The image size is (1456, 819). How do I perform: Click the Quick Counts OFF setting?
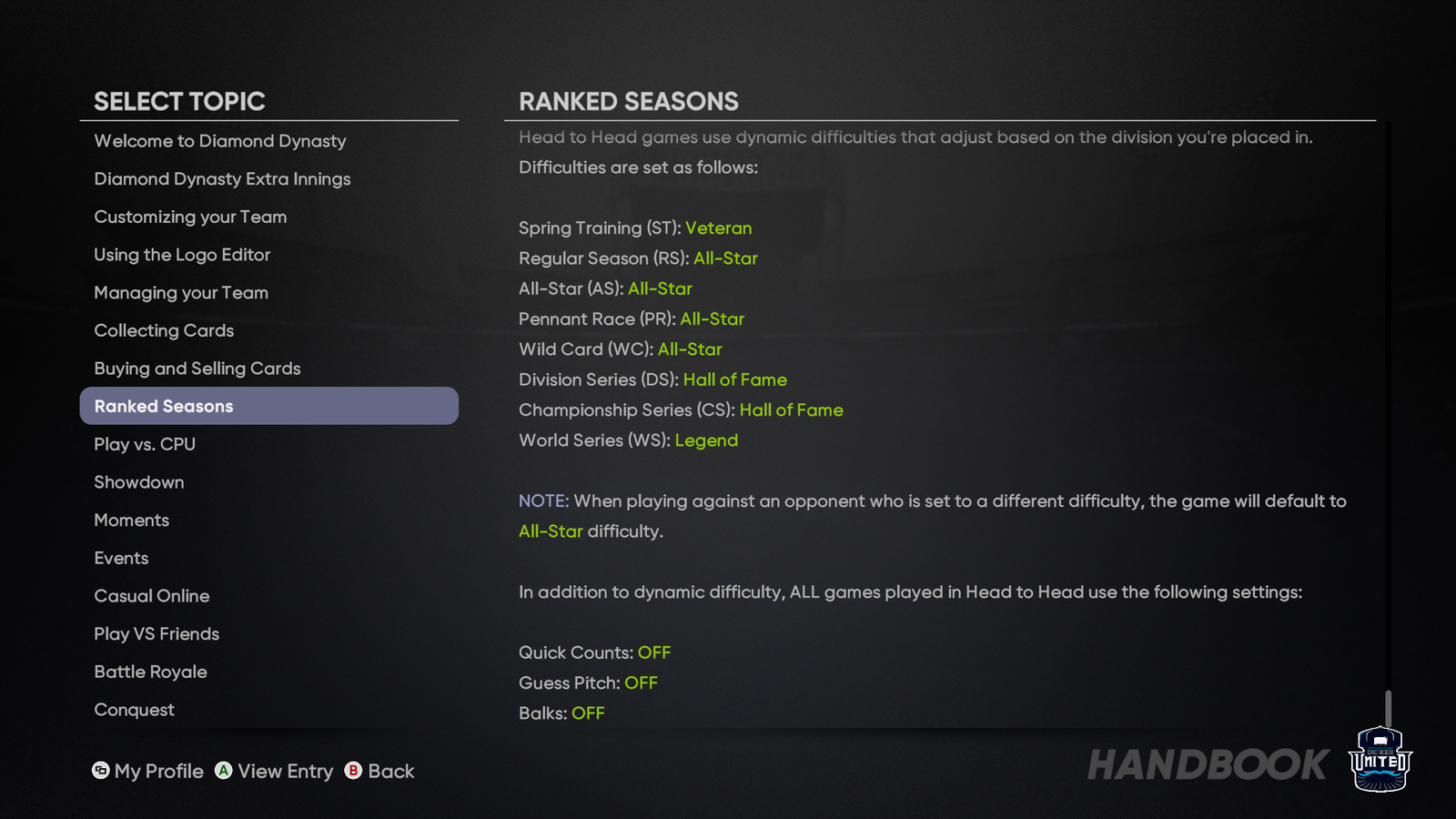click(x=655, y=652)
